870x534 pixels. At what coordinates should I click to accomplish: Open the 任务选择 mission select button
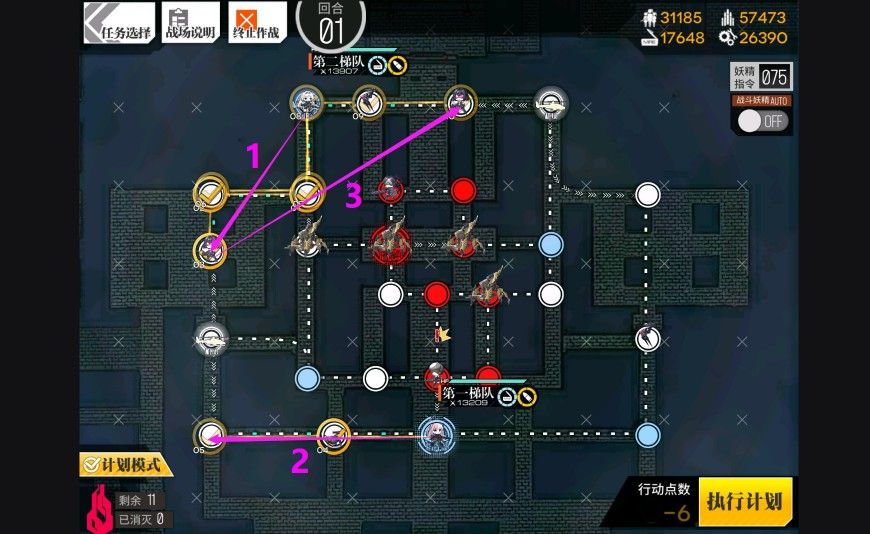[x=119, y=22]
